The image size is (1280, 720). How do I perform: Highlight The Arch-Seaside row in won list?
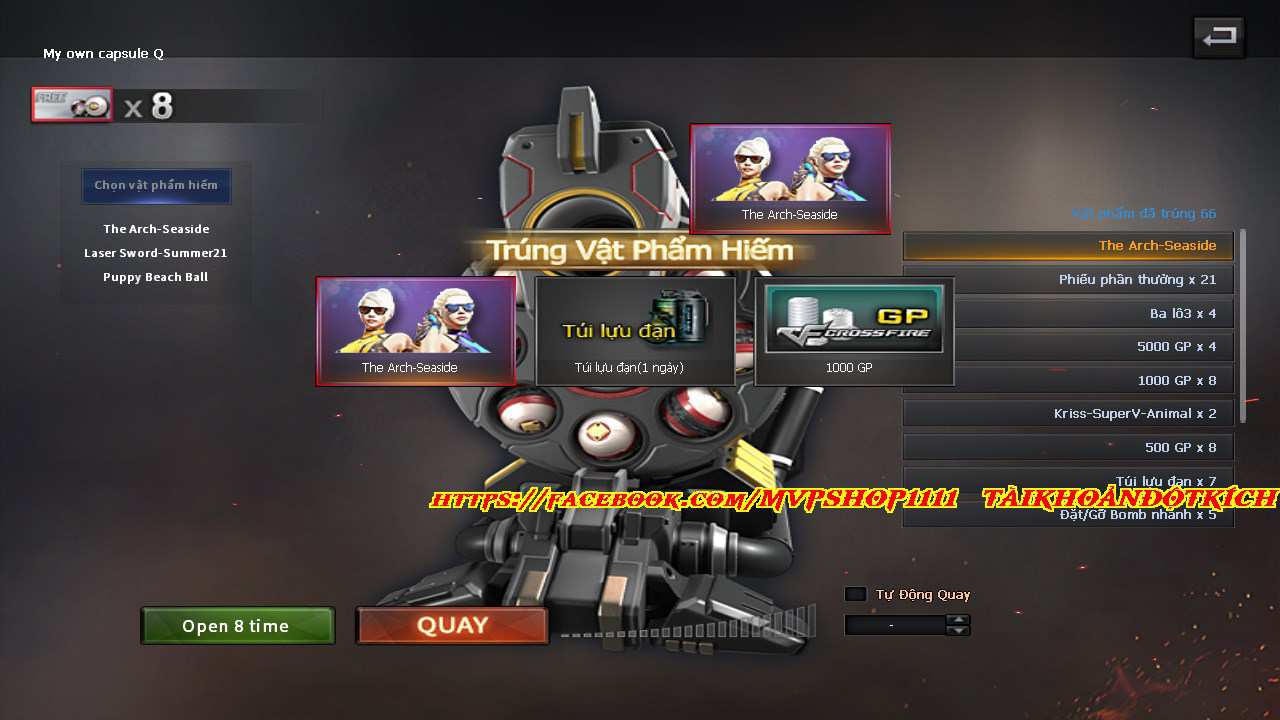point(1068,246)
